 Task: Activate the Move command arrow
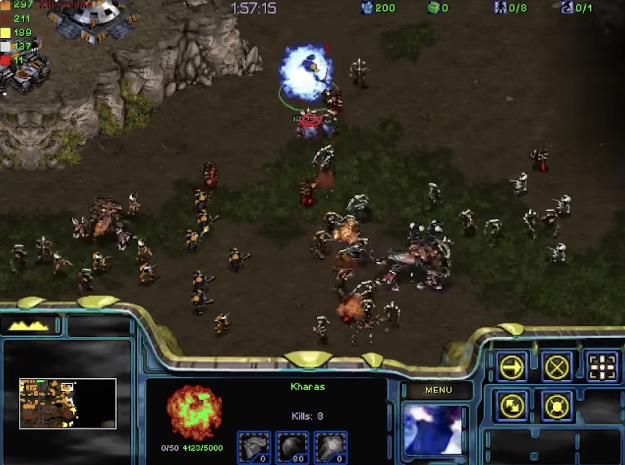(x=512, y=366)
